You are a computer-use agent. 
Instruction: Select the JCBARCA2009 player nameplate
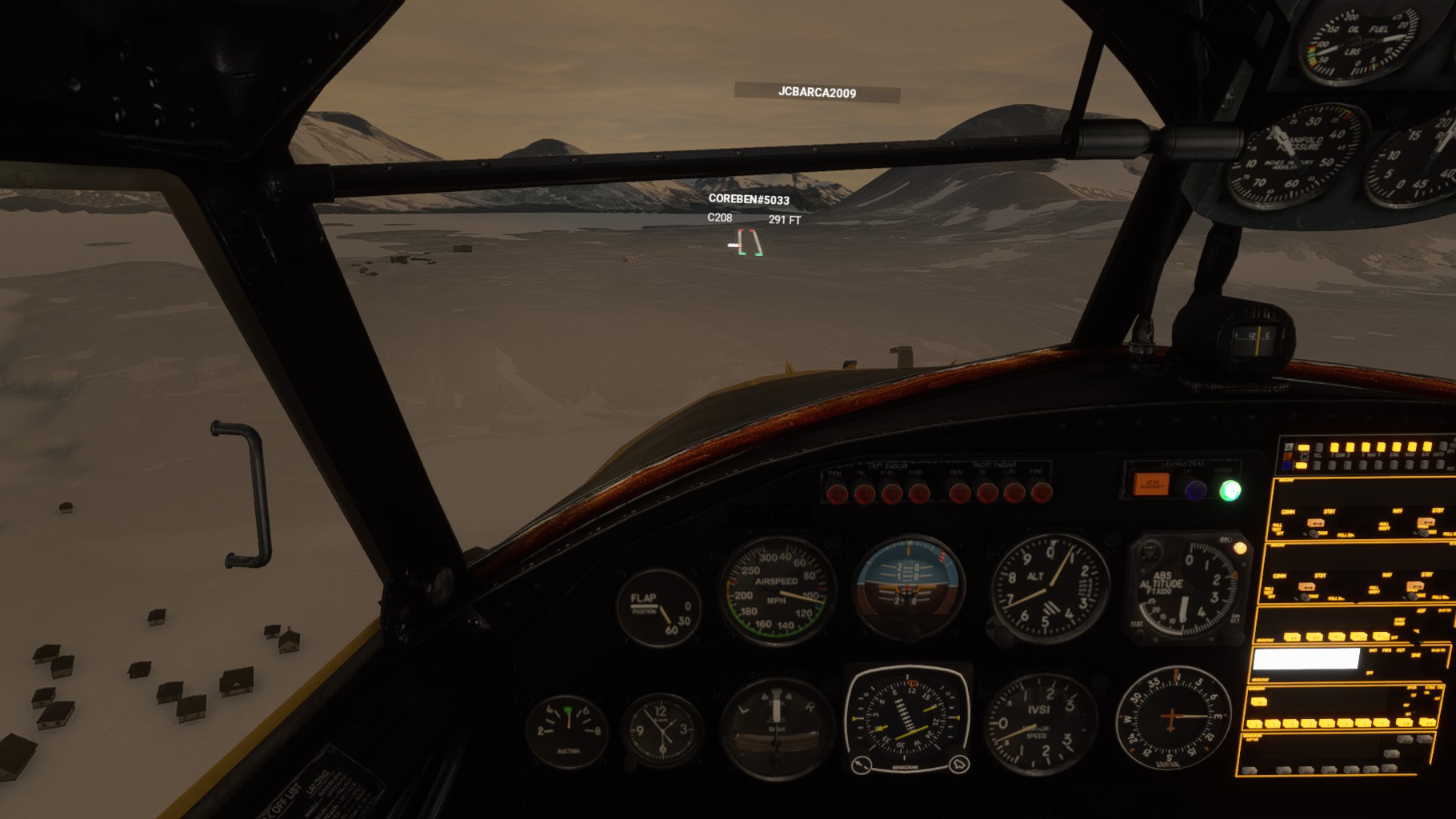pos(817,93)
